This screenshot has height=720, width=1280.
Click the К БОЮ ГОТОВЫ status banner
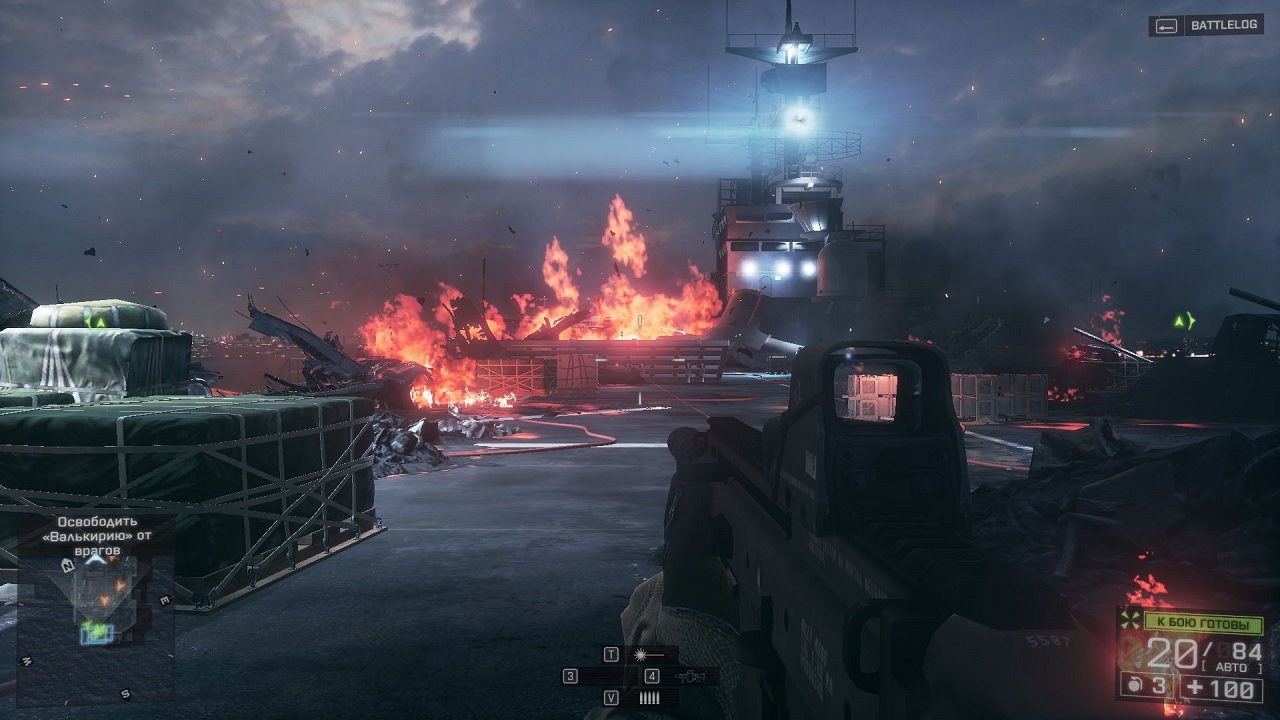tap(1203, 623)
